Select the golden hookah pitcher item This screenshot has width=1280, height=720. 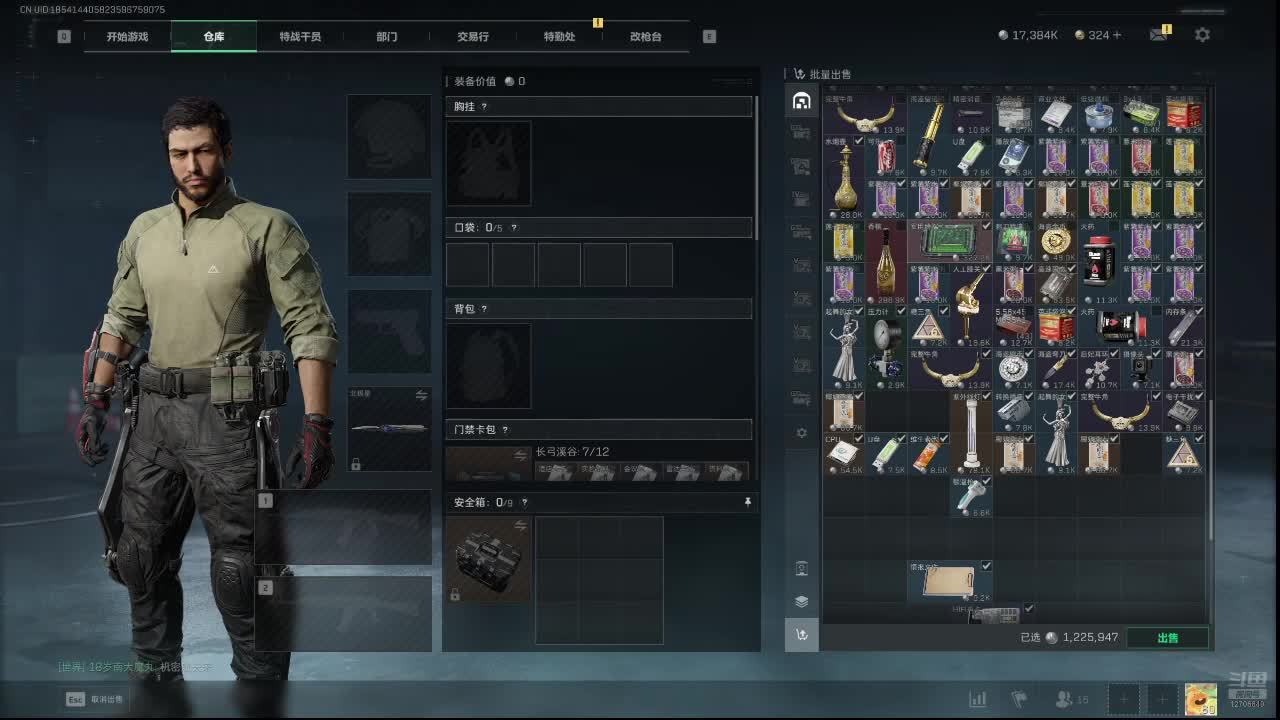(x=845, y=178)
